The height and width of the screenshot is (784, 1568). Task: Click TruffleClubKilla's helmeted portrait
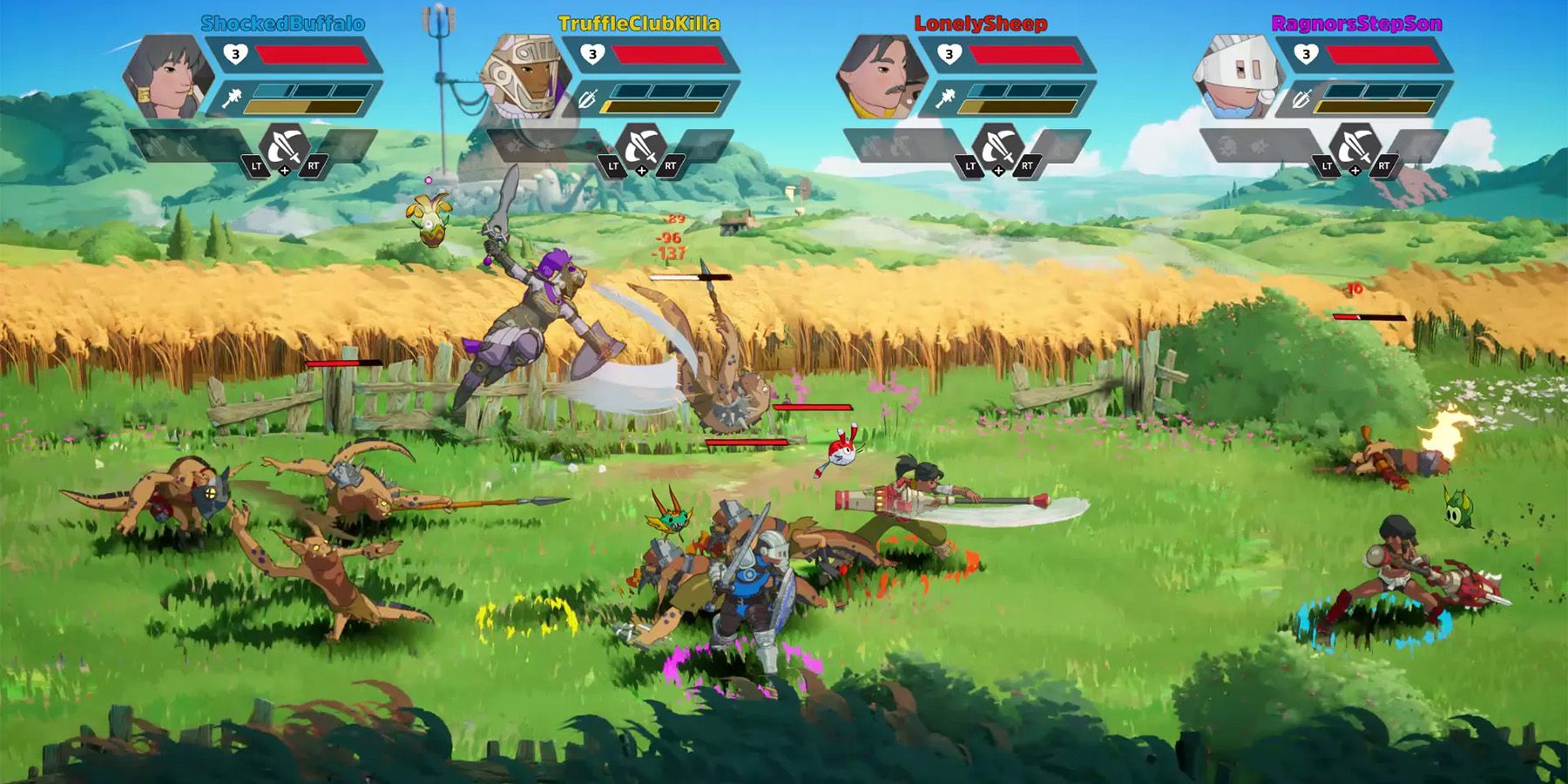[x=525, y=78]
